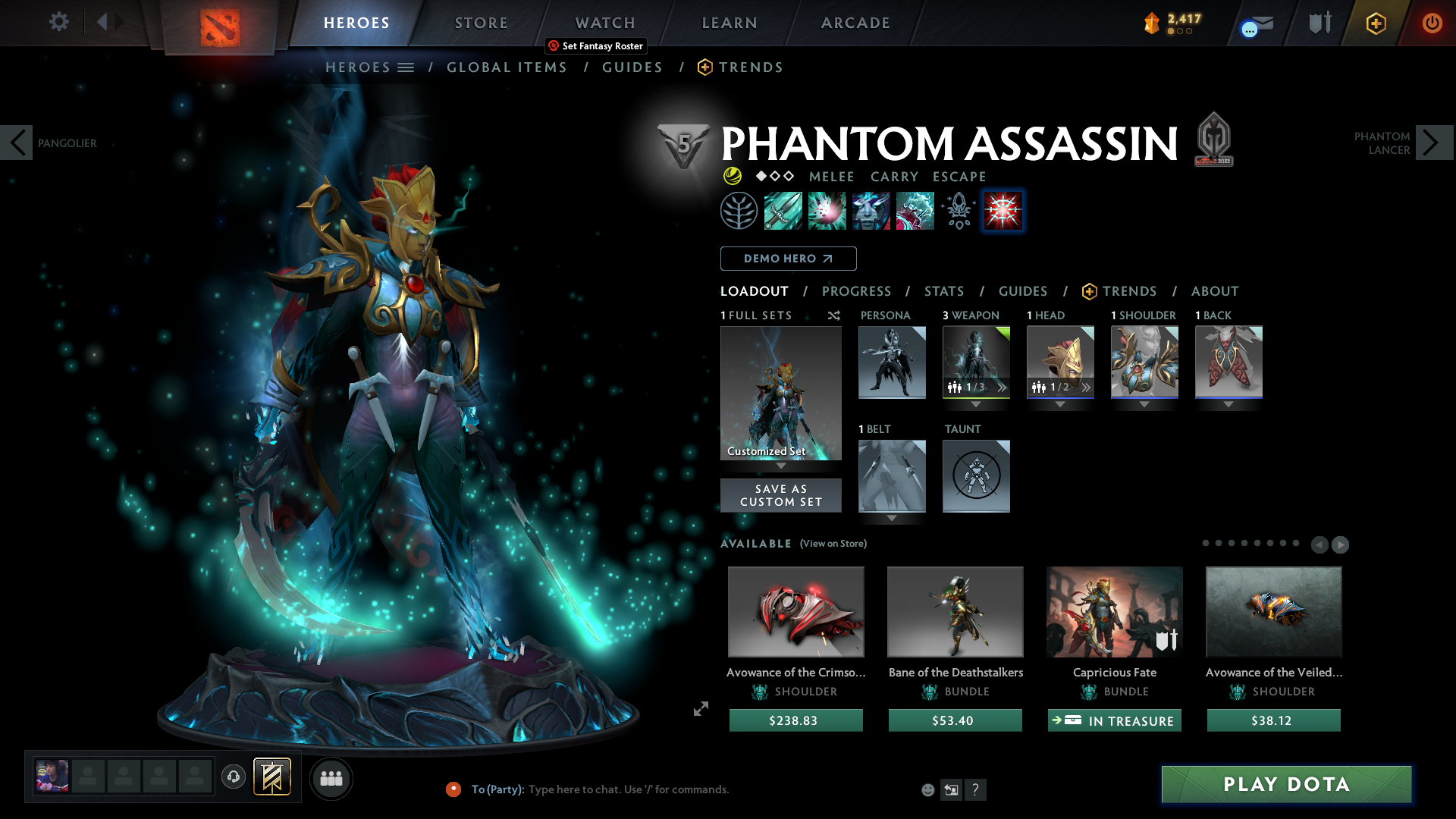
Task: Go to next hero Phantom Lancer
Action: point(1431,143)
